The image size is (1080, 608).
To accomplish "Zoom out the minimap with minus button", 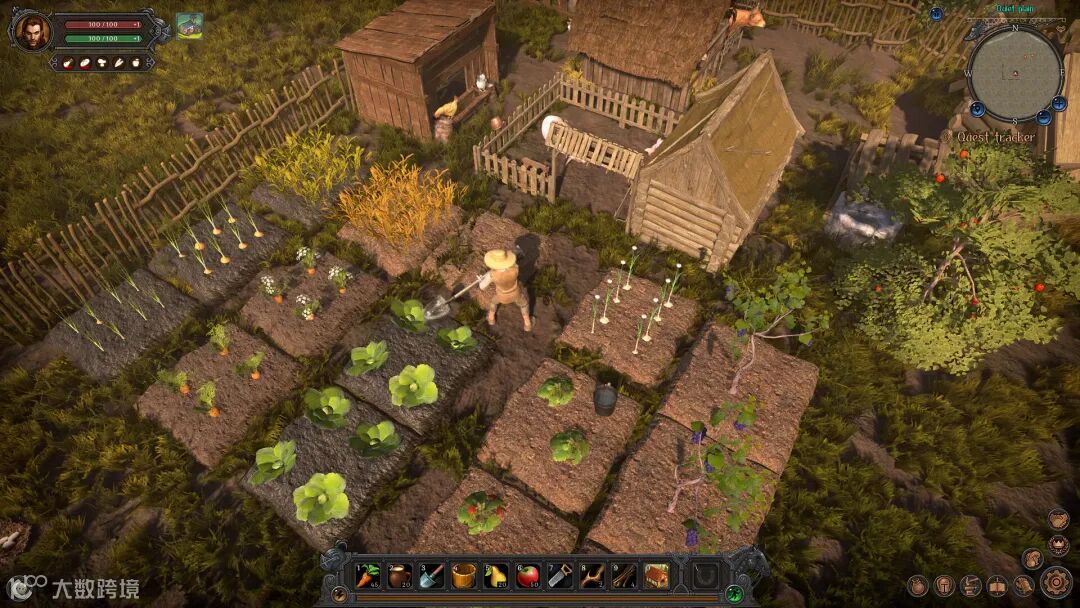I will click(1043, 118).
